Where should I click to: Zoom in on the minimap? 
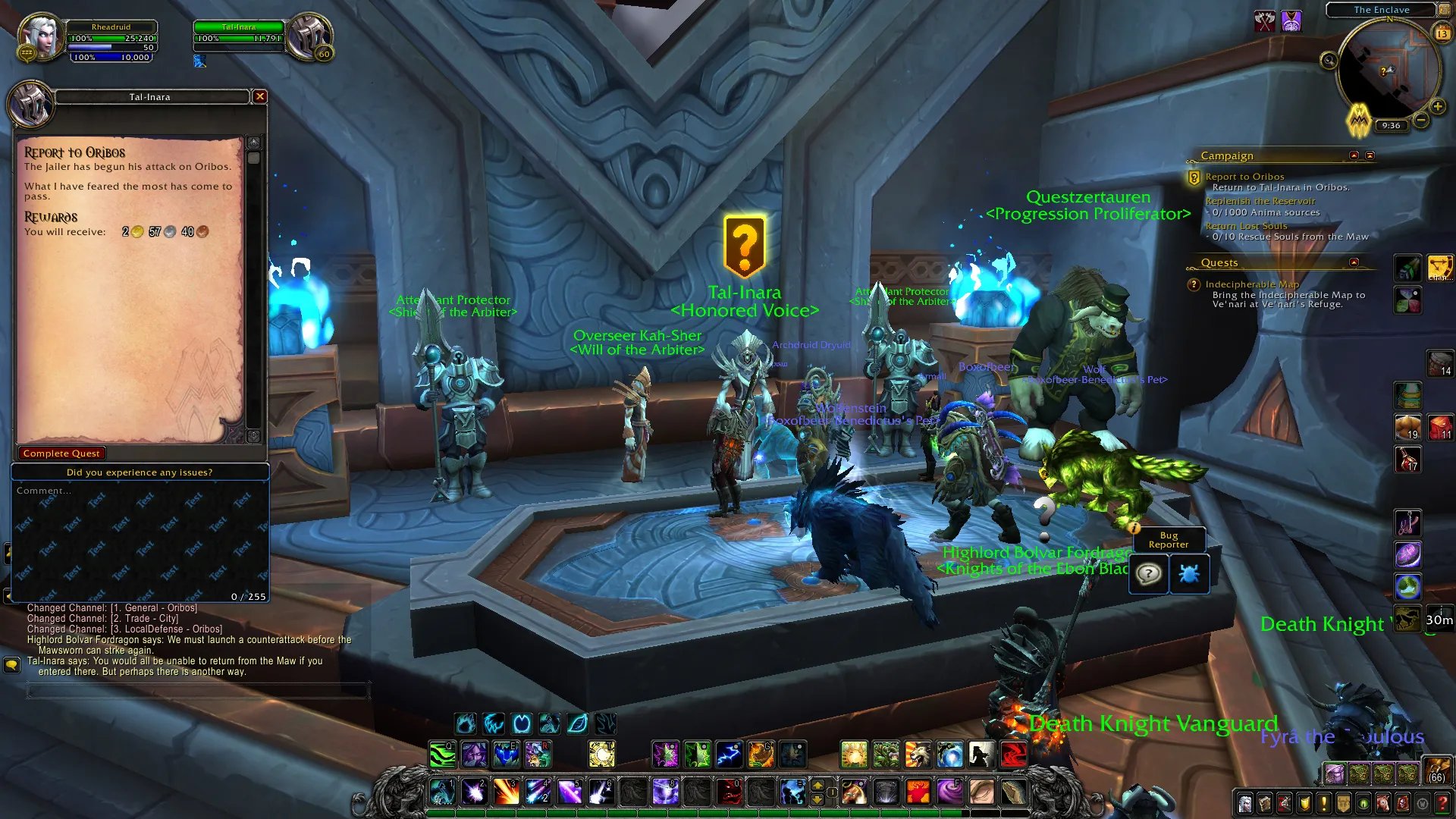tap(1437, 107)
